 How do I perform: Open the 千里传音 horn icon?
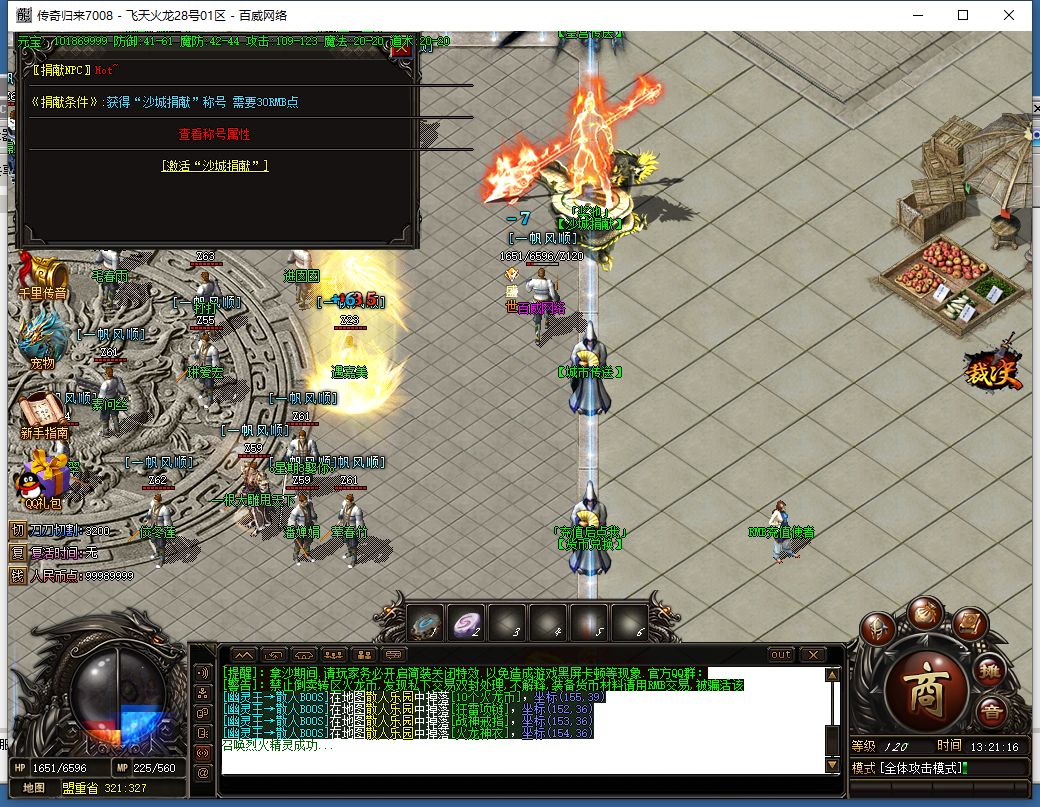click(x=42, y=275)
